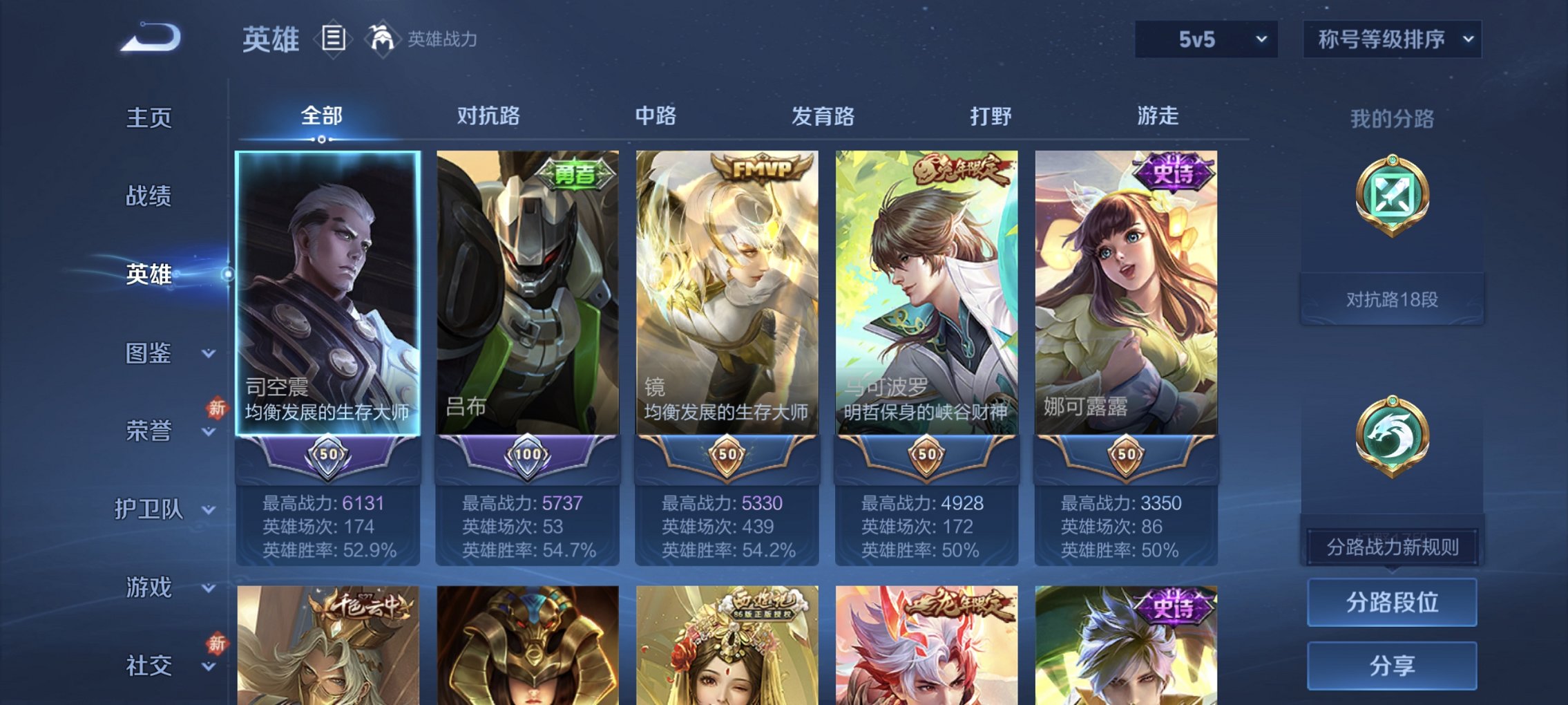Go to 社交 in the left menu
The image size is (1568, 705).
tap(149, 665)
